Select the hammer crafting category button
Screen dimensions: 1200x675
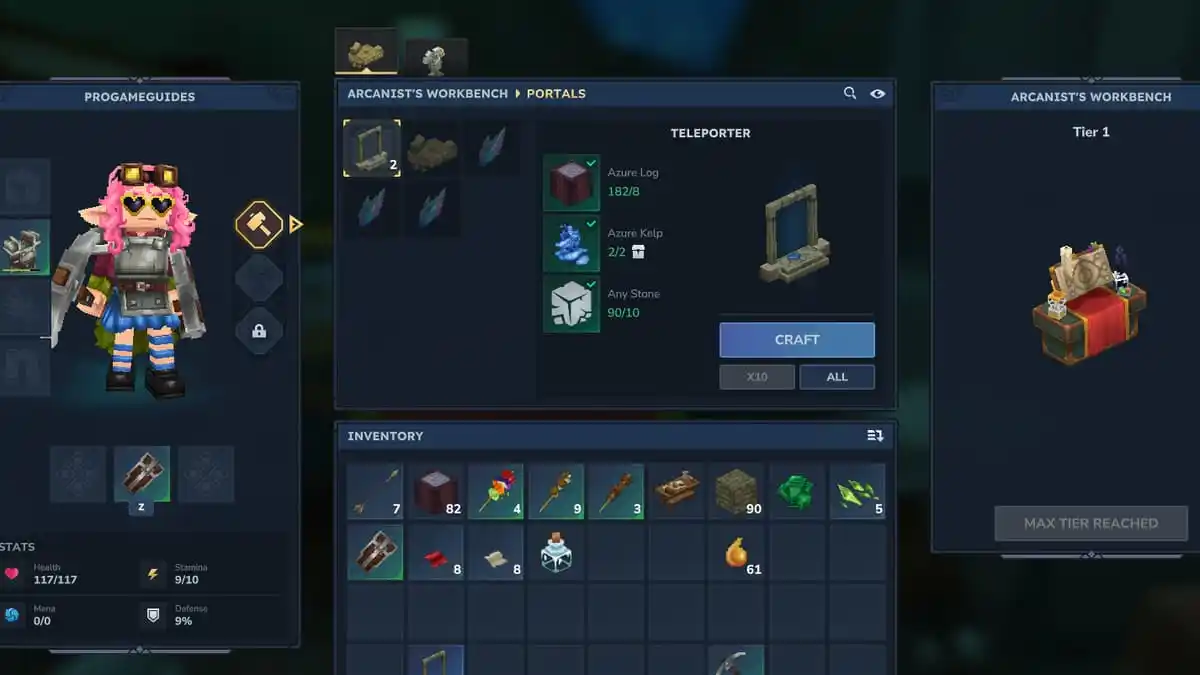258,225
